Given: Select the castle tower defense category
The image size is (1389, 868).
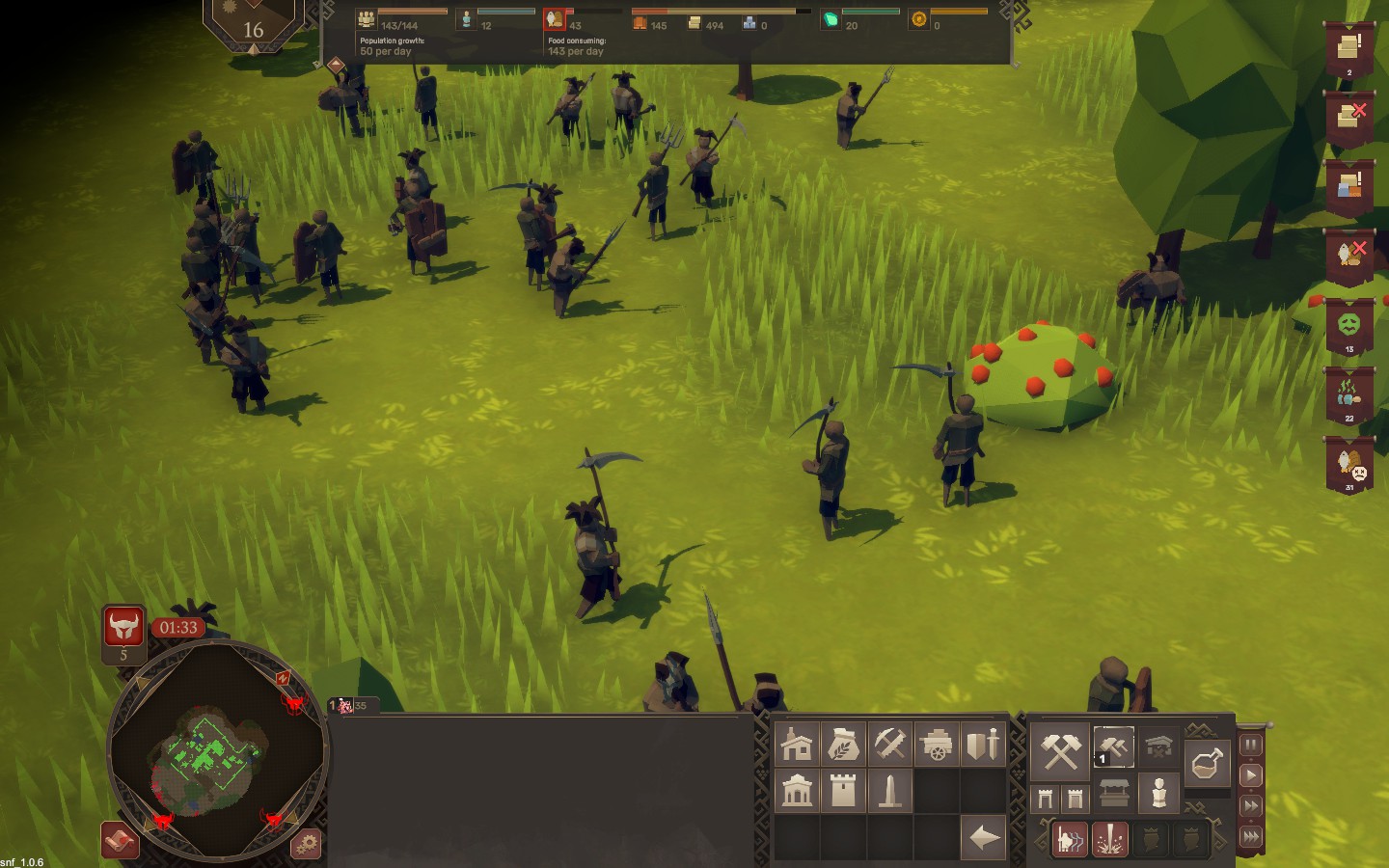Looking at the screenshot, I should (843, 791).
